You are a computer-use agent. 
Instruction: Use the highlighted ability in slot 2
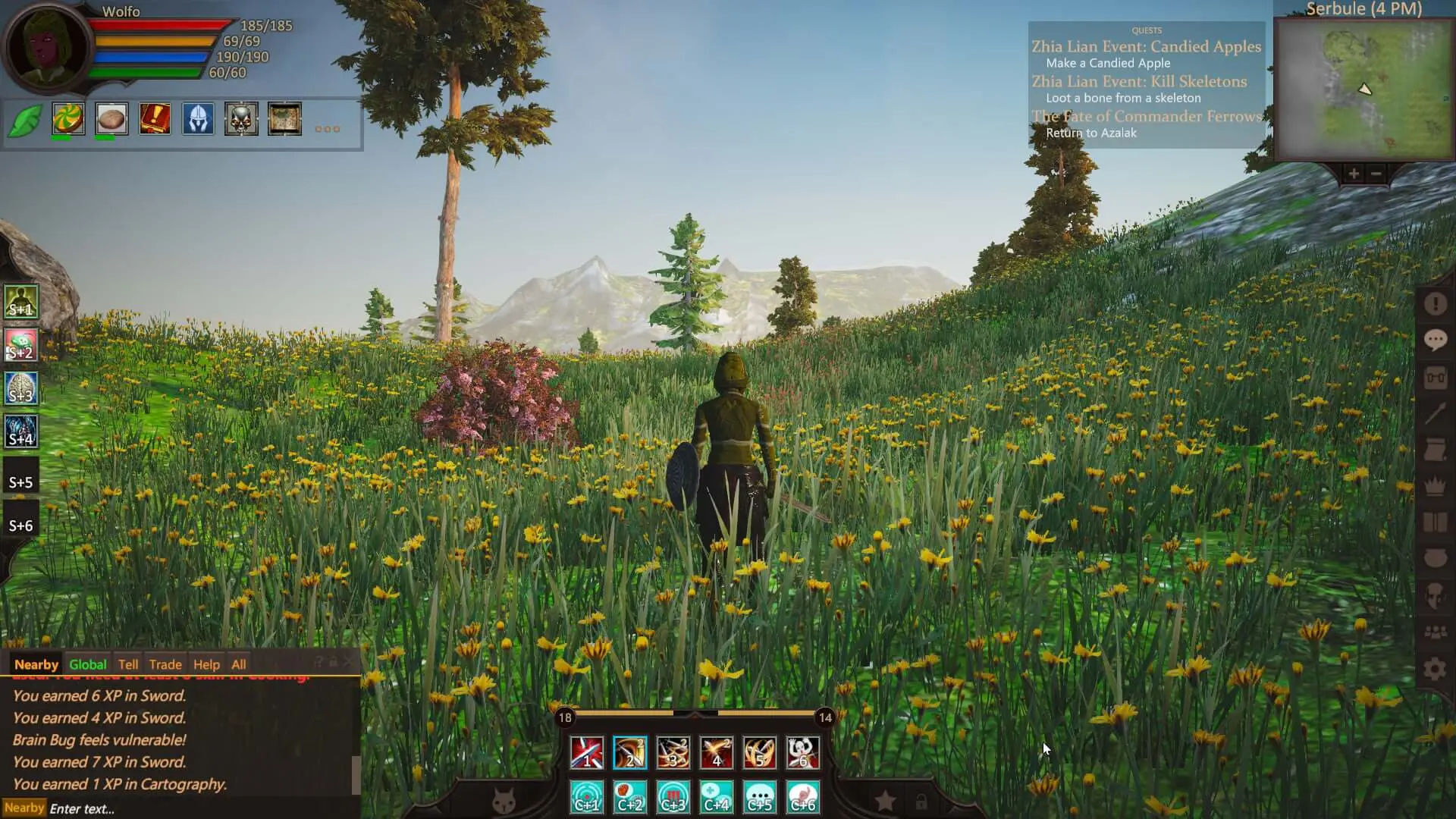point(629,752)
